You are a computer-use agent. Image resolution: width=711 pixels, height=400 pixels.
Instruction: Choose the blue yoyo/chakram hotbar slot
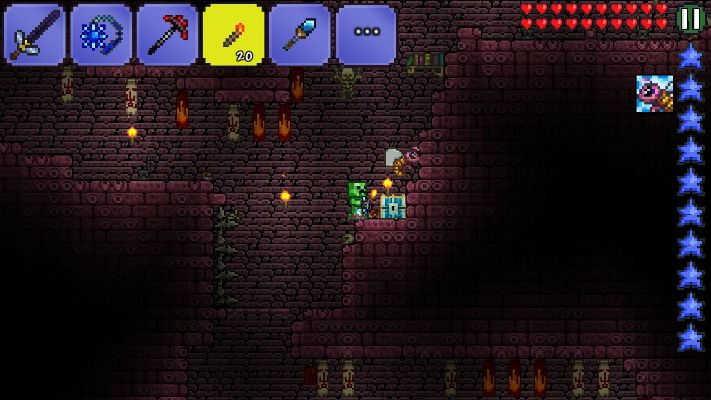100,35
